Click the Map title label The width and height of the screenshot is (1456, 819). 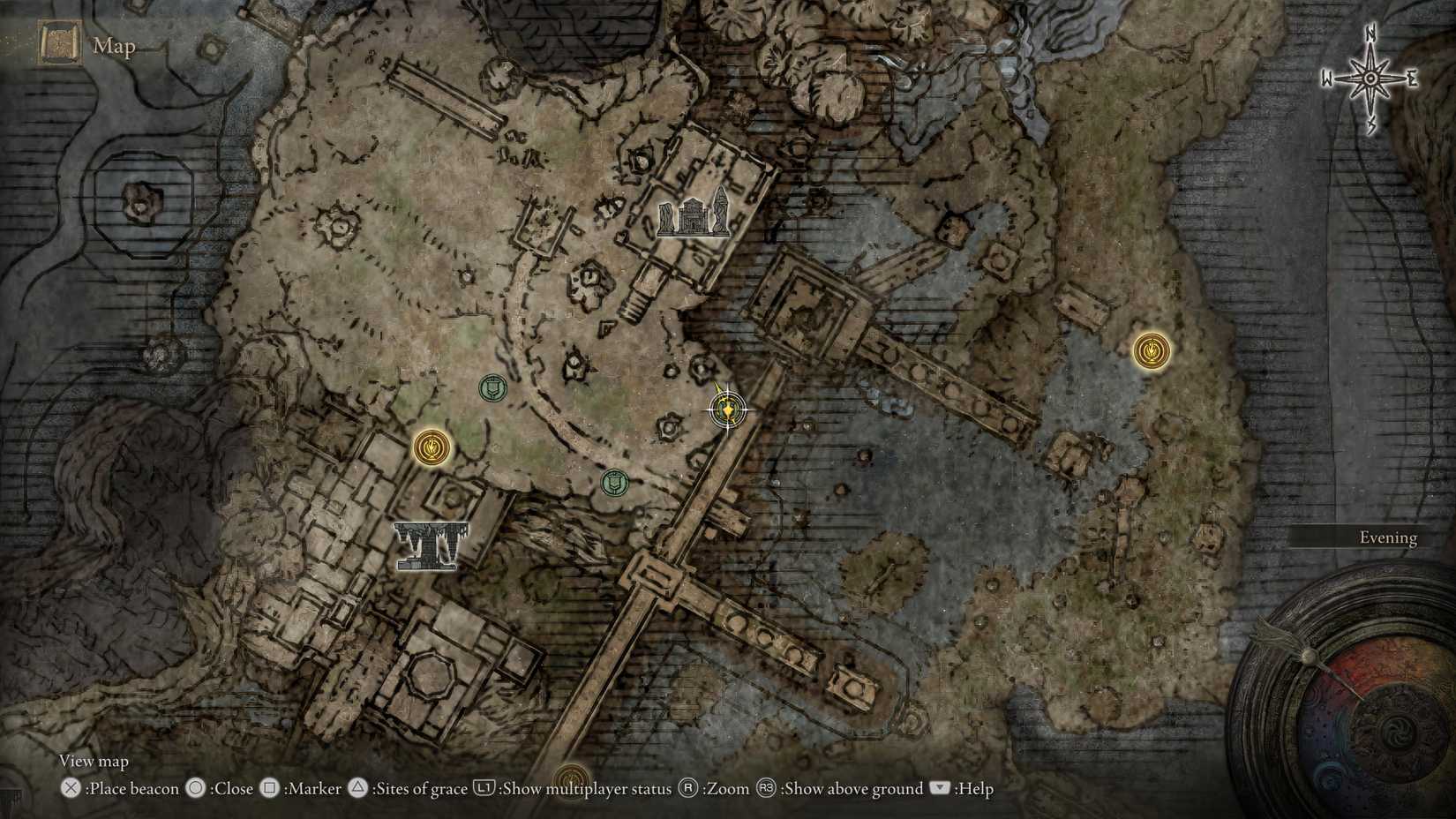click(x=115, y=46)
